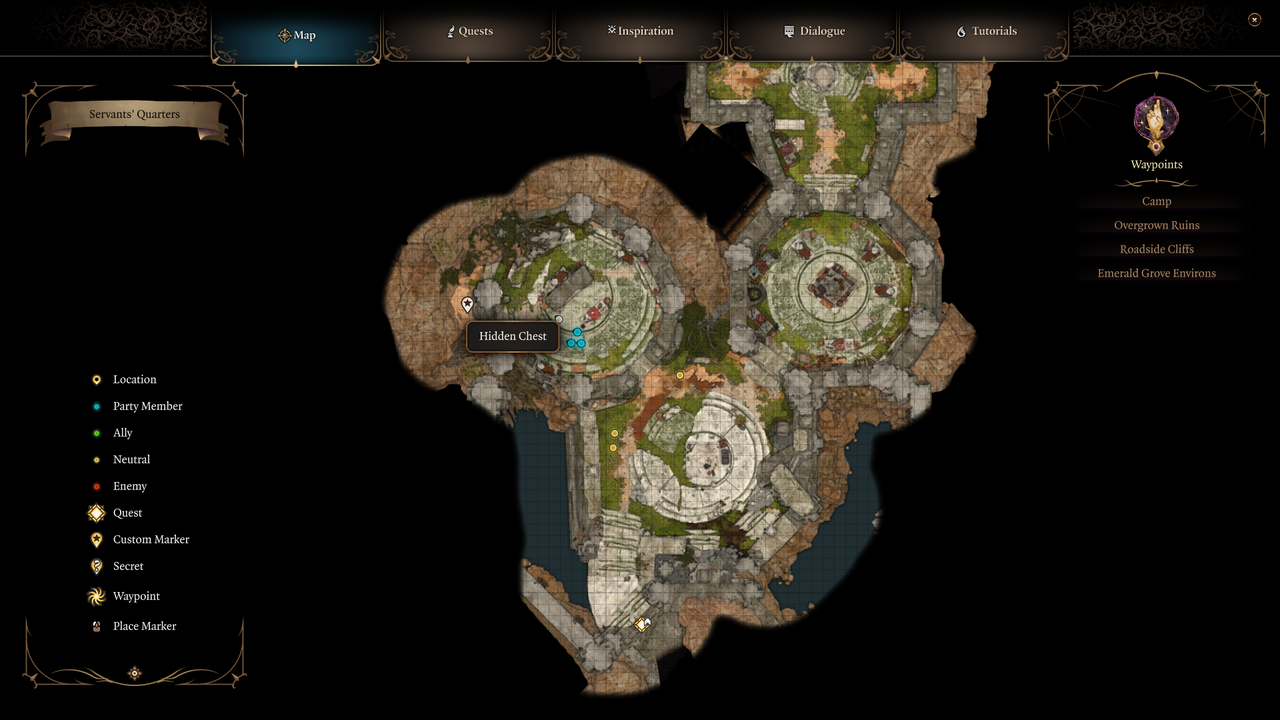Screen dimensions: 1280x720
Task: Click the Hidden Chest marker on the map
Action: (x=467, y=303)
